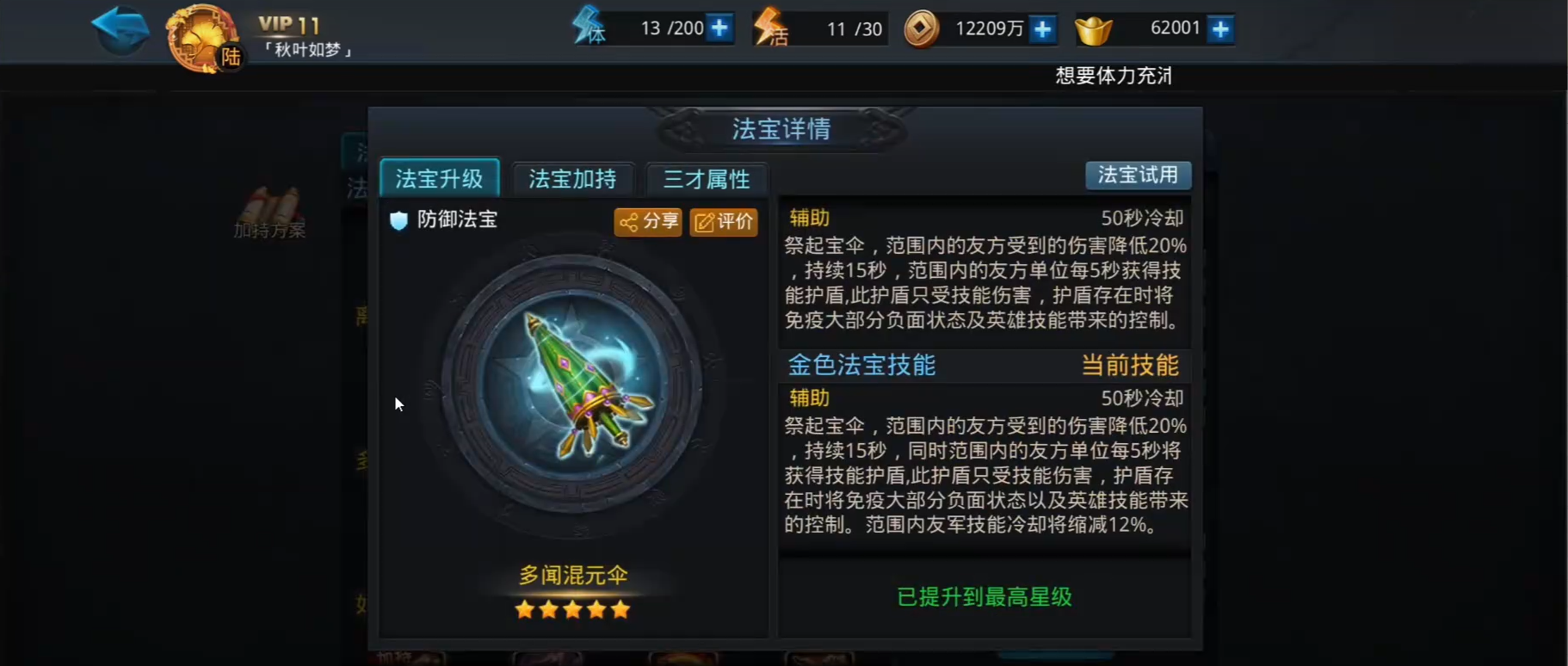
Task: Open the 加持方案 rocket icon
Action: tap(272, 211)
